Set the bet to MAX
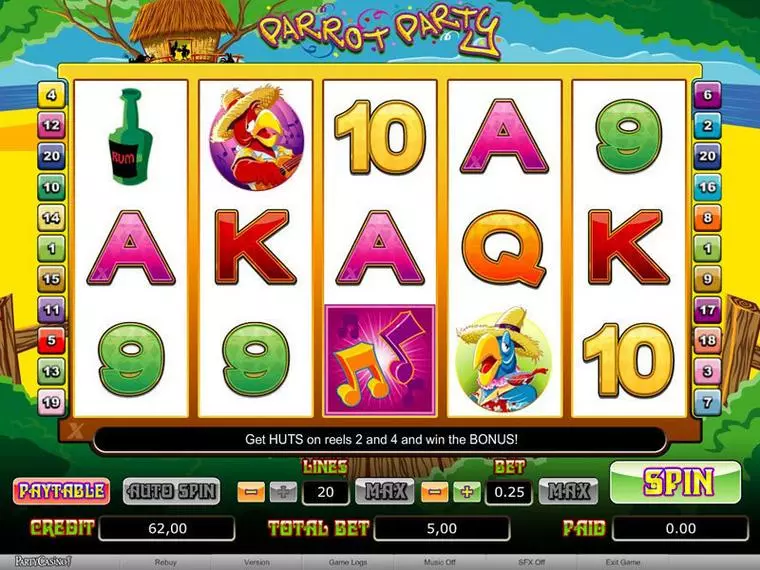This screenshot has height=570, width=760. [567, 491]
